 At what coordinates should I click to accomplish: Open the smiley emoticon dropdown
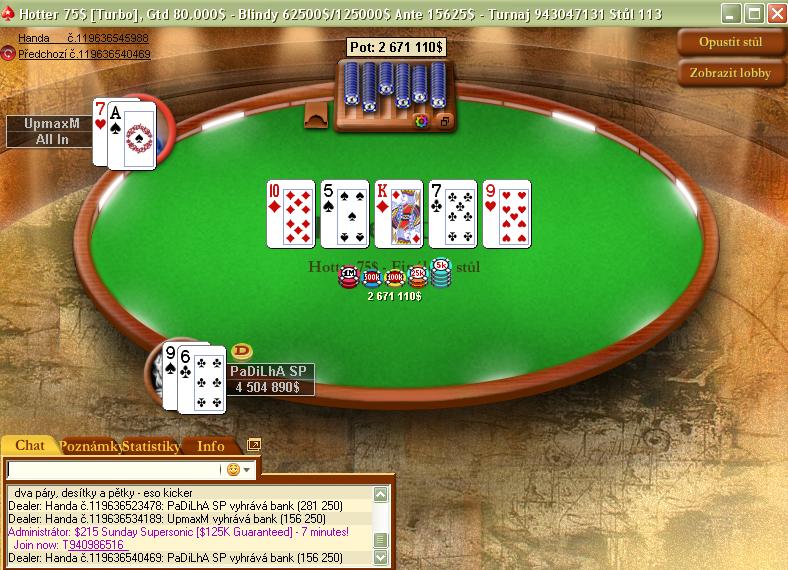(239, 469)
